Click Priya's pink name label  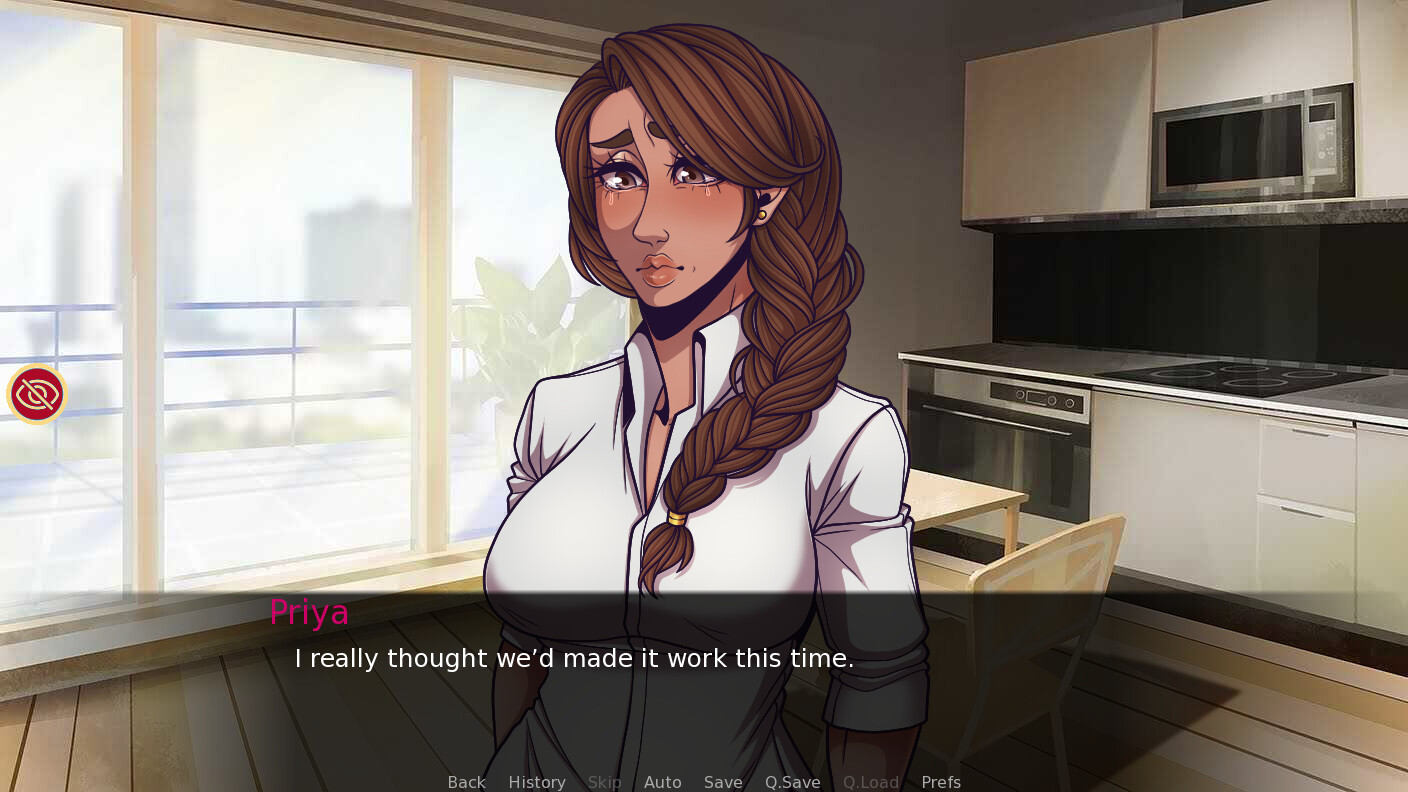click(308, 612)
